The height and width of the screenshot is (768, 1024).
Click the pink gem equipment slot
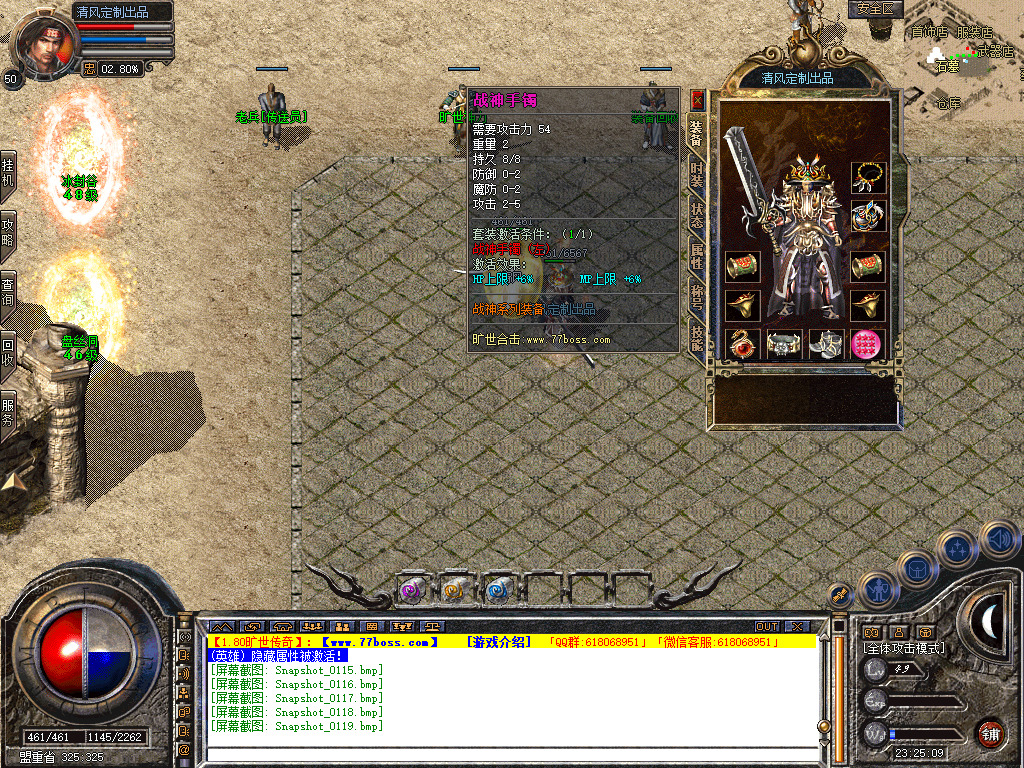click(x=868, y=344)
